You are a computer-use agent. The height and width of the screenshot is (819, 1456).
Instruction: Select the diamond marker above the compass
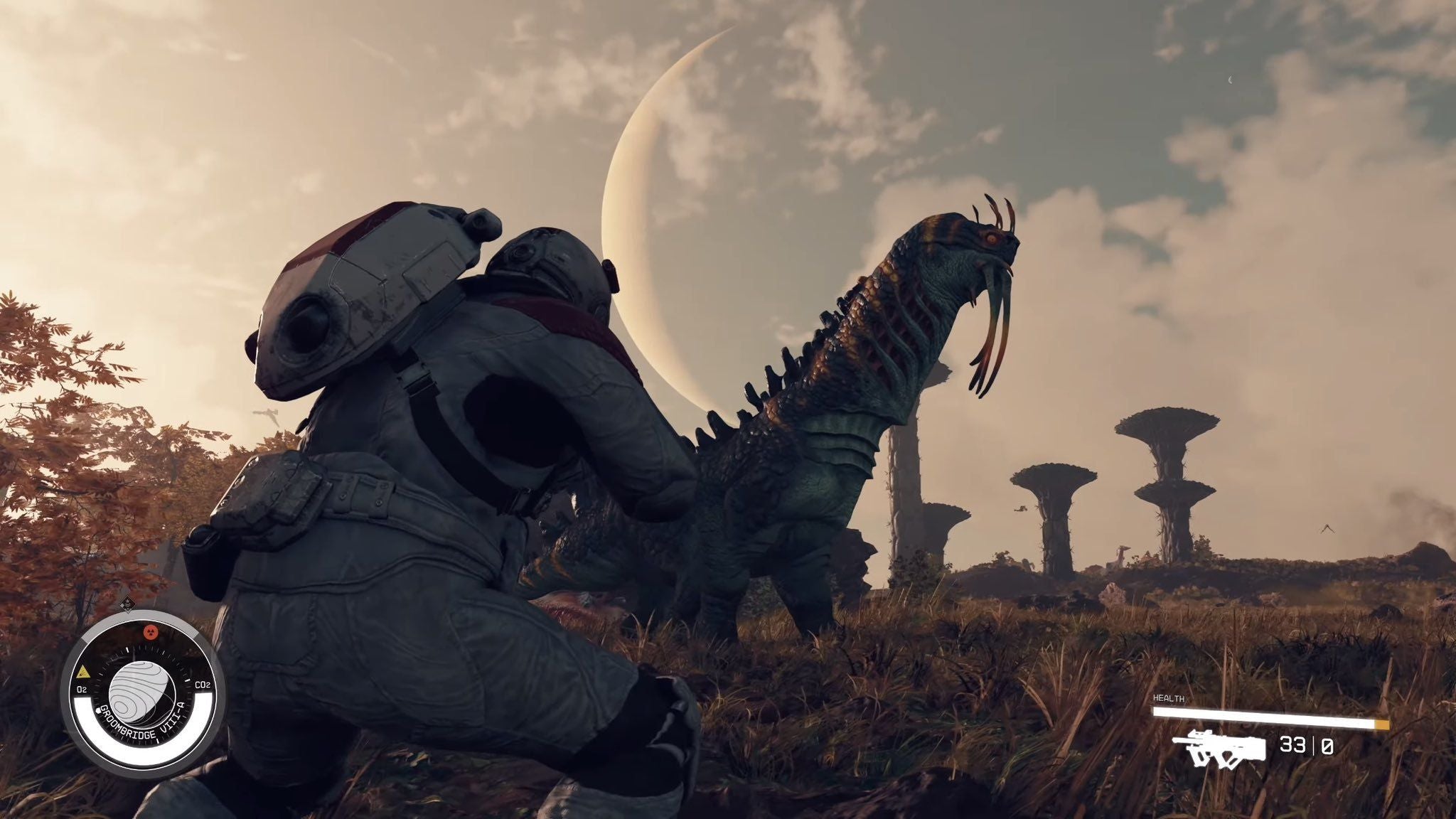(127, 604)
